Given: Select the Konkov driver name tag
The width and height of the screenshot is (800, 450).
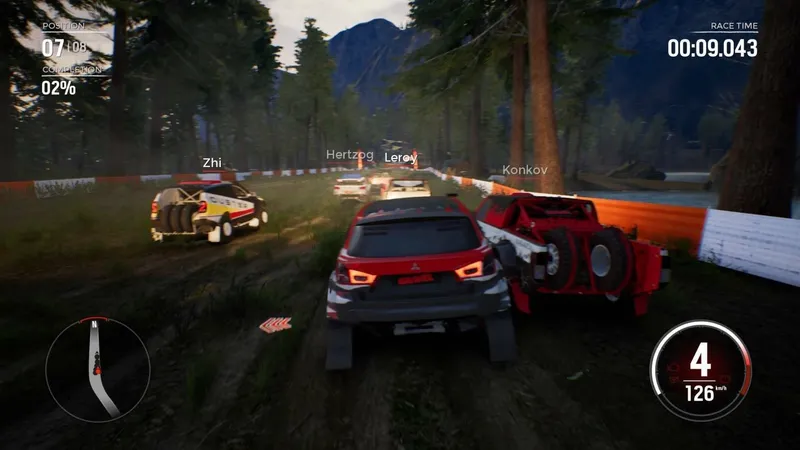Looking at the screenshot, I should pyautogui.click(x=525, y=170).
